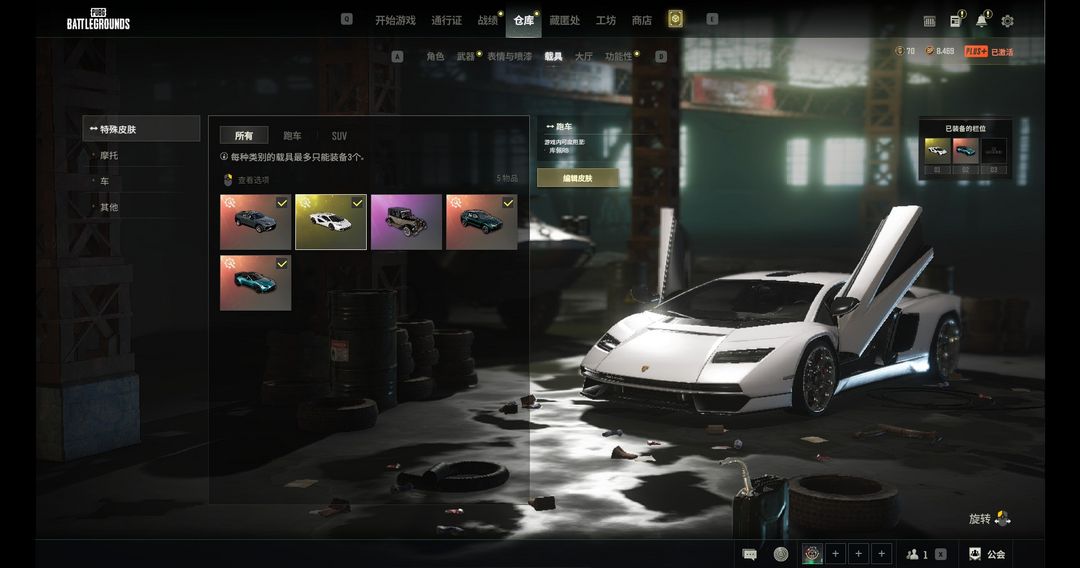Screen dimensions: 1080x568
Task: Open the 公会 clan panel
Action: coord(986,554)
